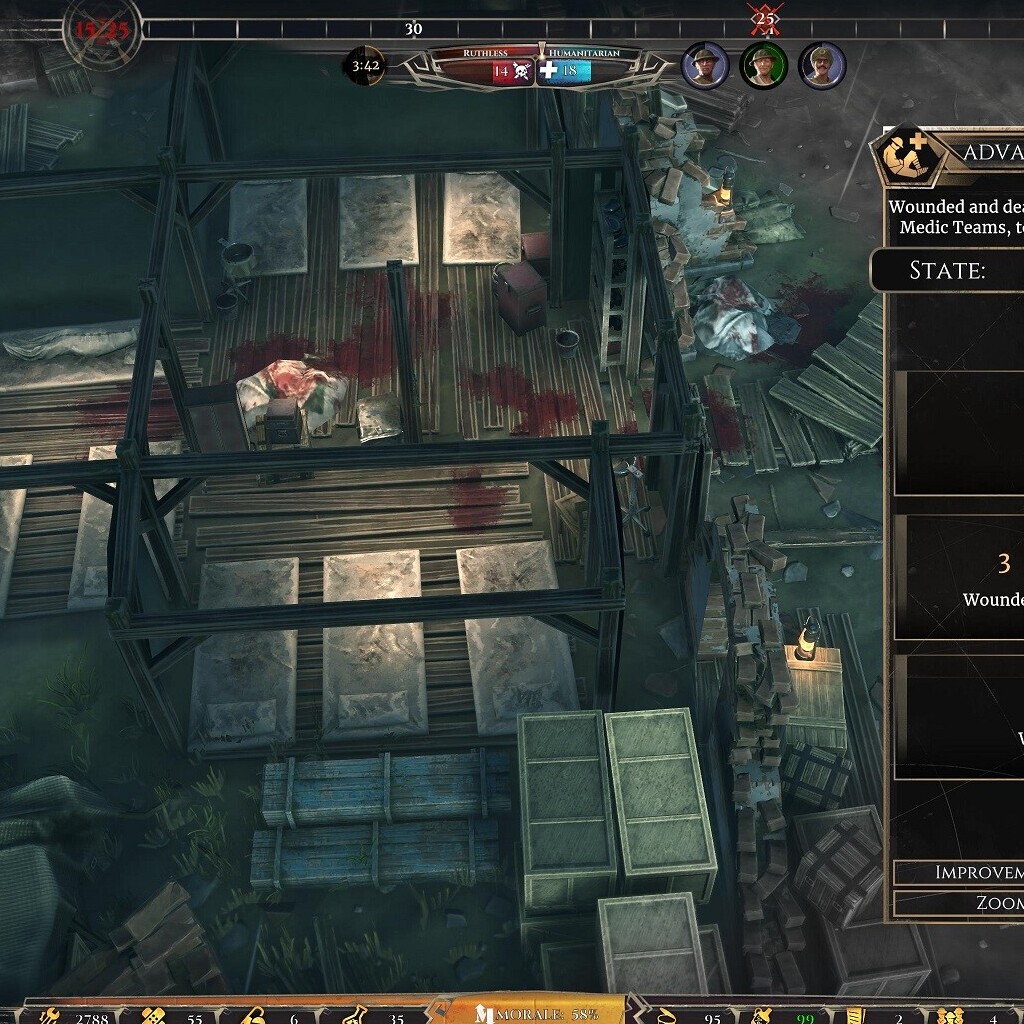Screen dimensions: 1024x1024
Task: Select the first soldier portrait with helmet
Action: (705, 66)
